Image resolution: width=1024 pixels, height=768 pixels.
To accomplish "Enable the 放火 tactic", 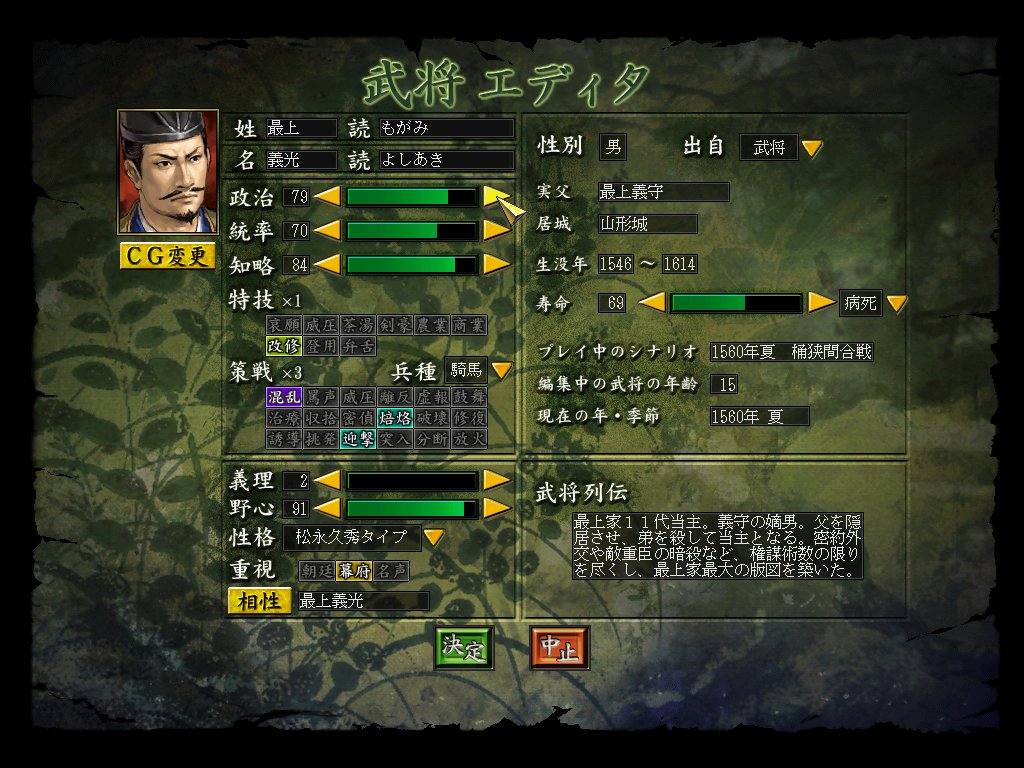I will pyautogui.click(x=468, y=439).
